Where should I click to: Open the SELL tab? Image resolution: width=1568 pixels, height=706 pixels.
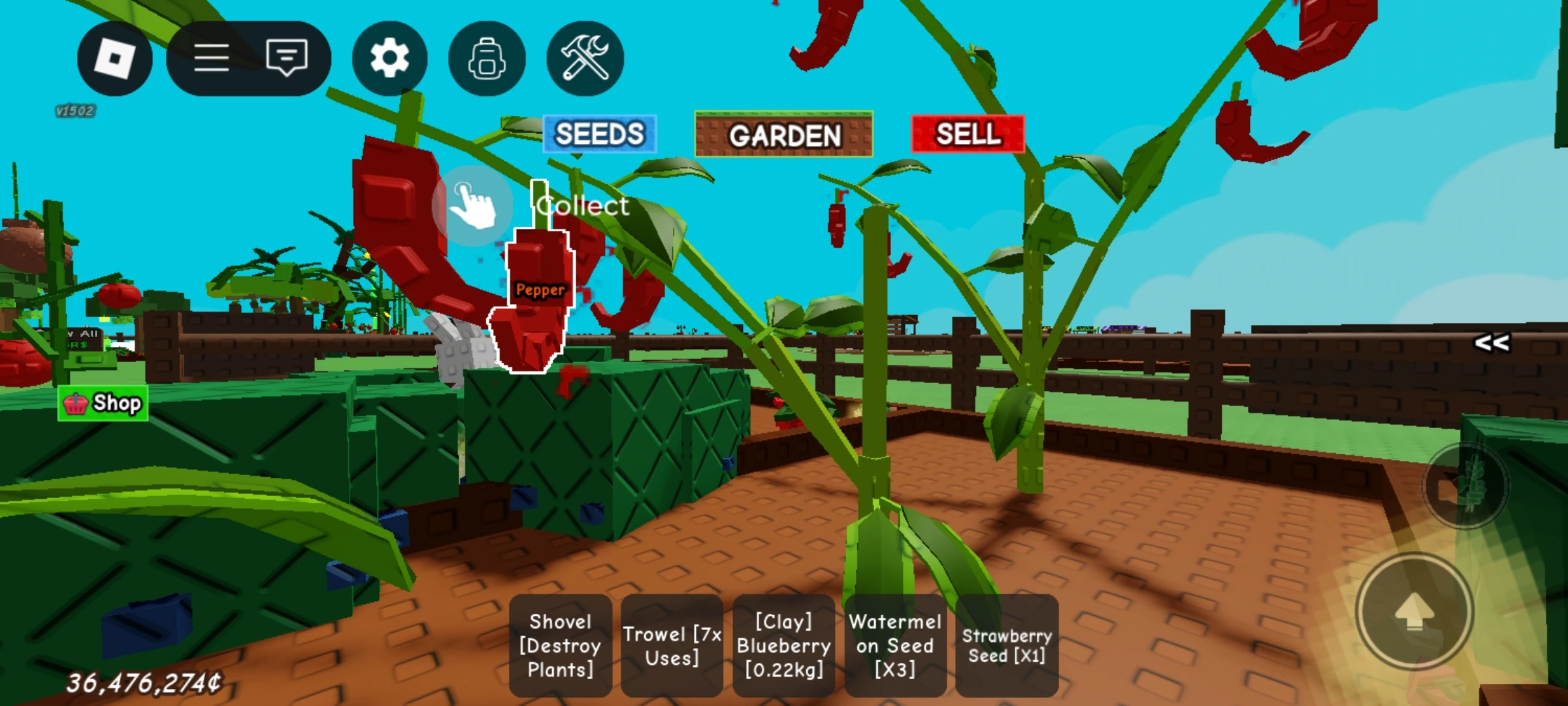968,135
